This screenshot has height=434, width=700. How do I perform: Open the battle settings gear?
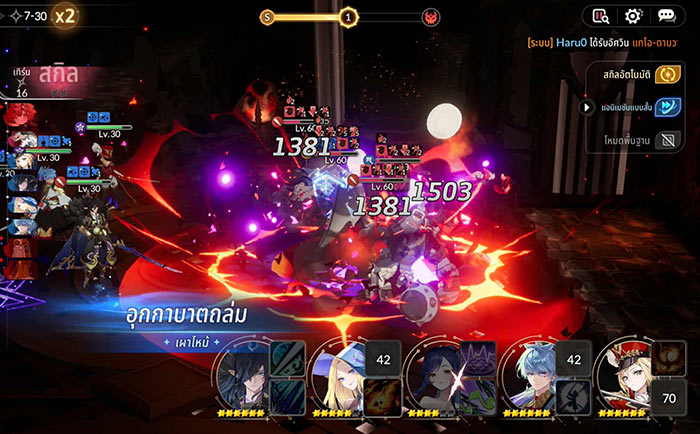632,16
